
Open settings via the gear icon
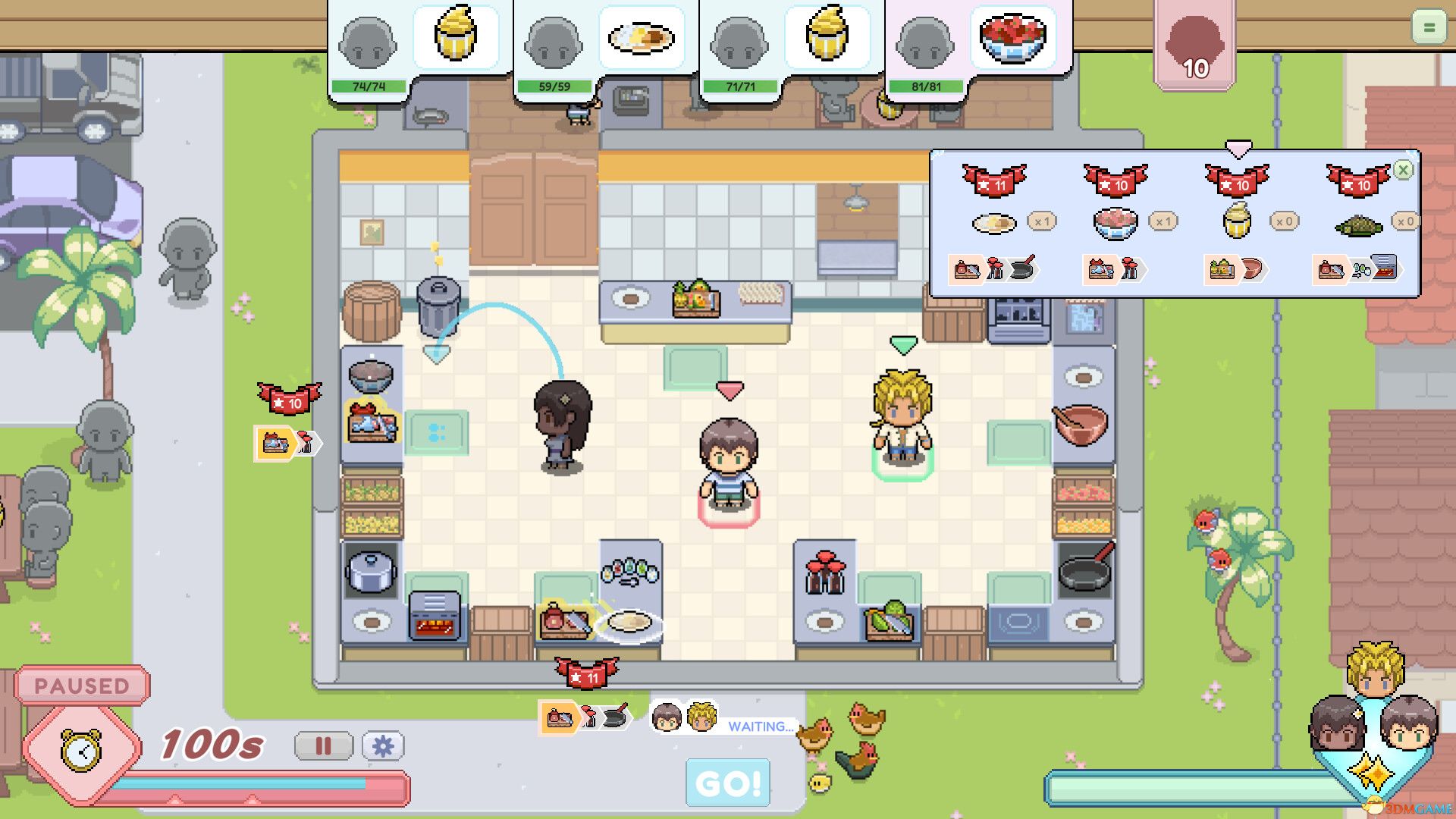(x=385, y=747)
